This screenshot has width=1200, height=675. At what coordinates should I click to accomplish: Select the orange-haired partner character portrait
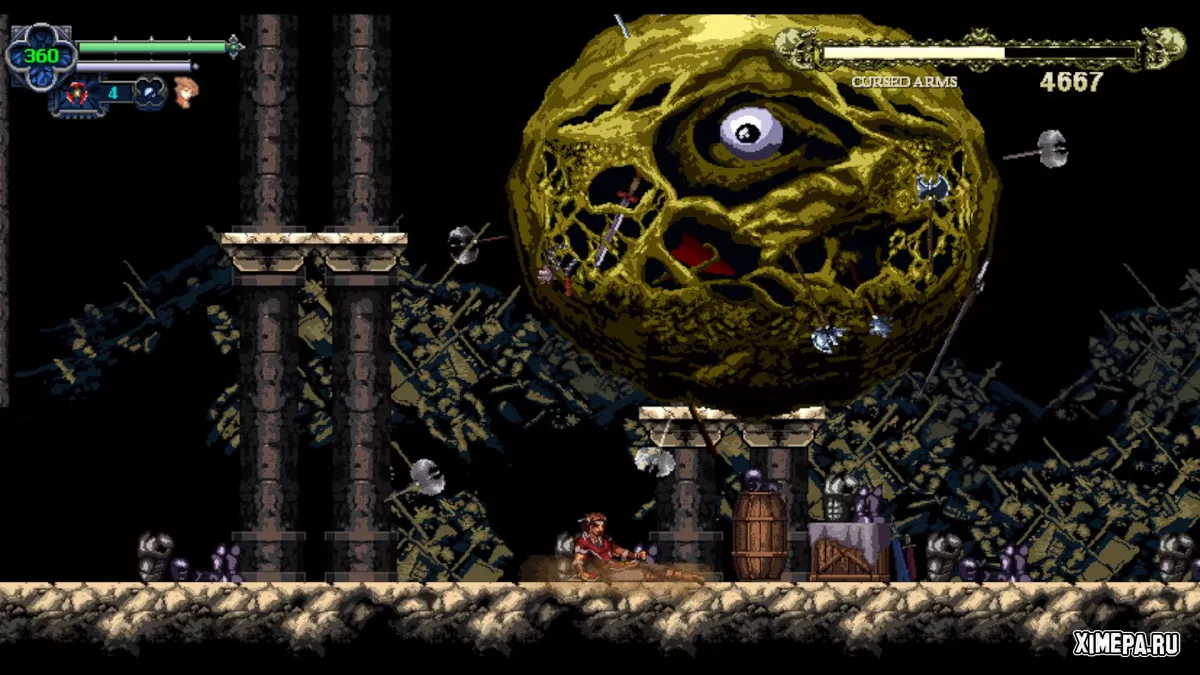tap(185, 92)
